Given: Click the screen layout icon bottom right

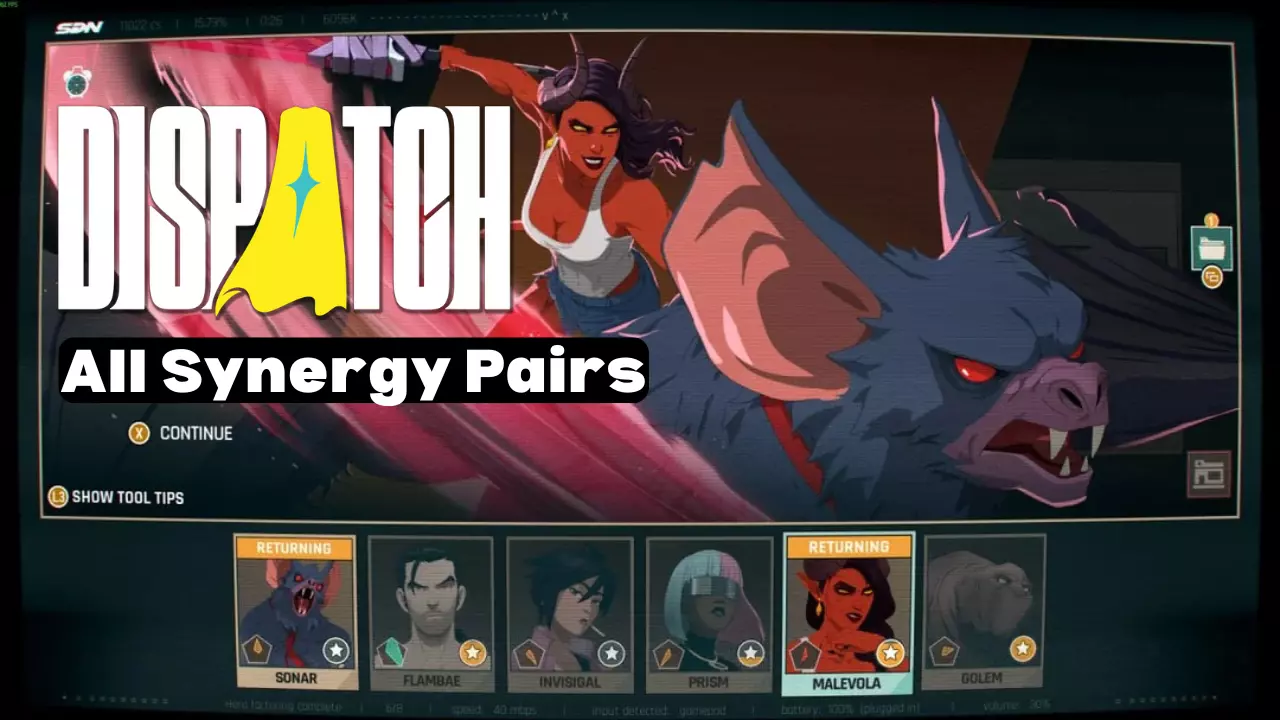Looking at the screenshot, I should pyautogui.click(x=1209, y=474).
